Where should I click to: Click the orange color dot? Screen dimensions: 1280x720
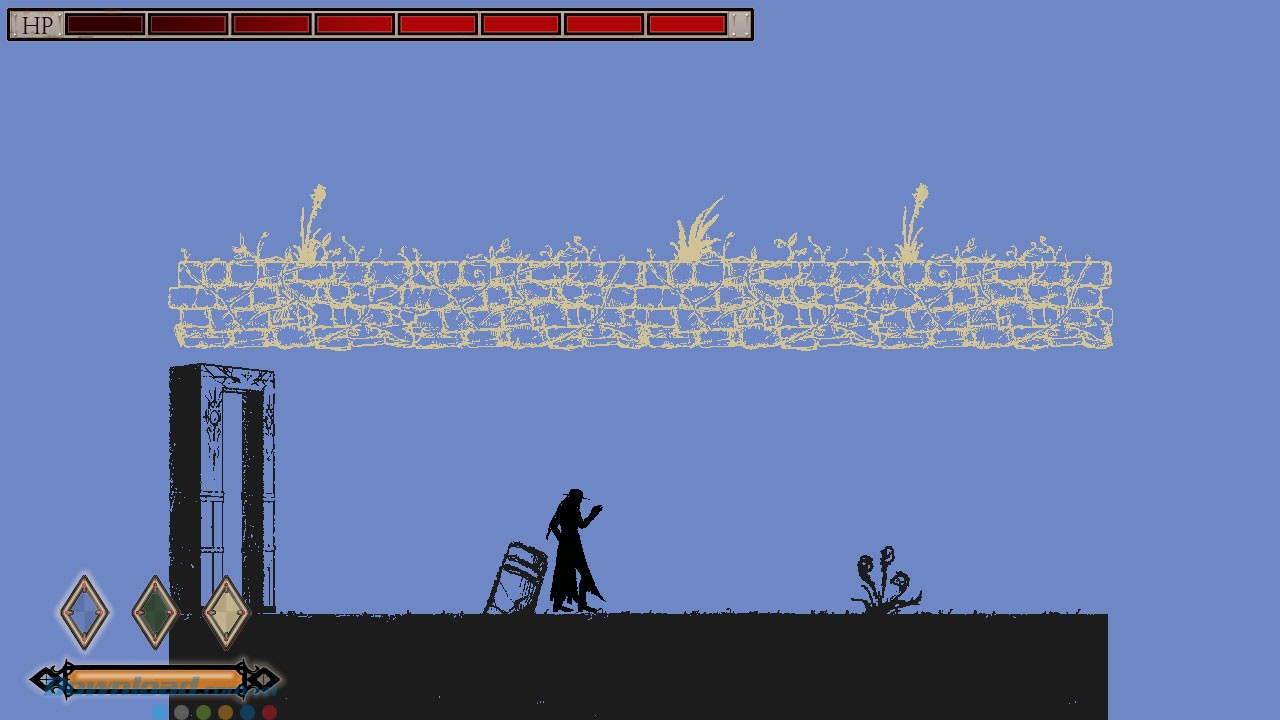225,712
